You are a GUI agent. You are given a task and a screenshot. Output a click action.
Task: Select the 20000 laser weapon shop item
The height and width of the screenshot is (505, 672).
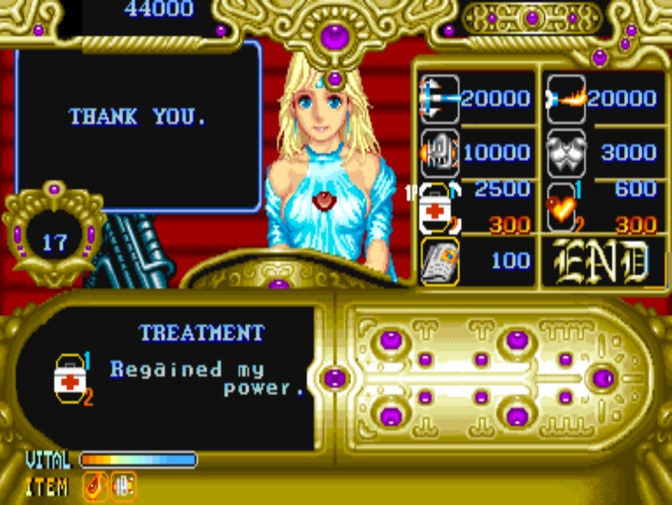(x=439, y=97)
